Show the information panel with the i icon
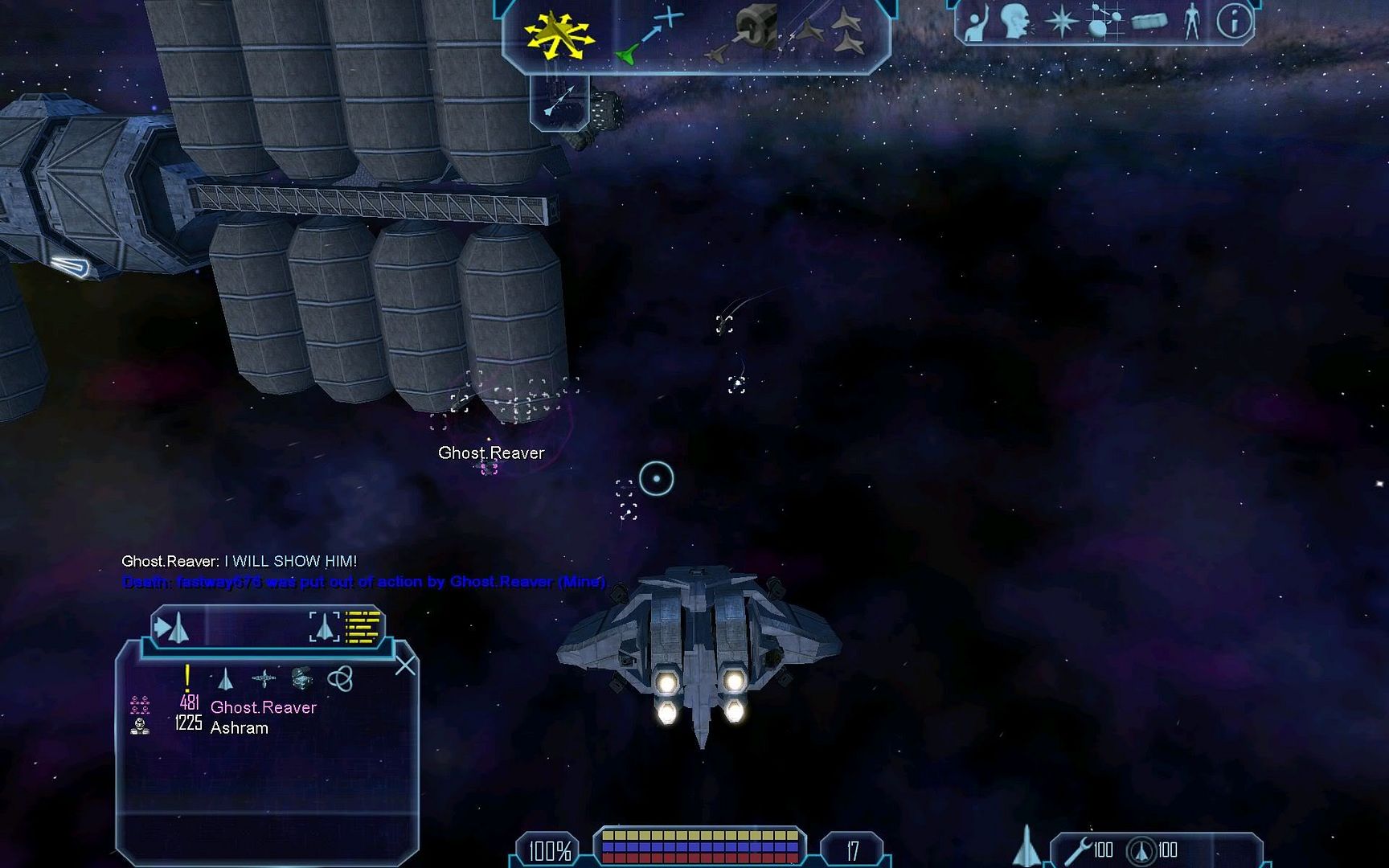The width and height of the screenshot is (1389, 868). 1234,22
